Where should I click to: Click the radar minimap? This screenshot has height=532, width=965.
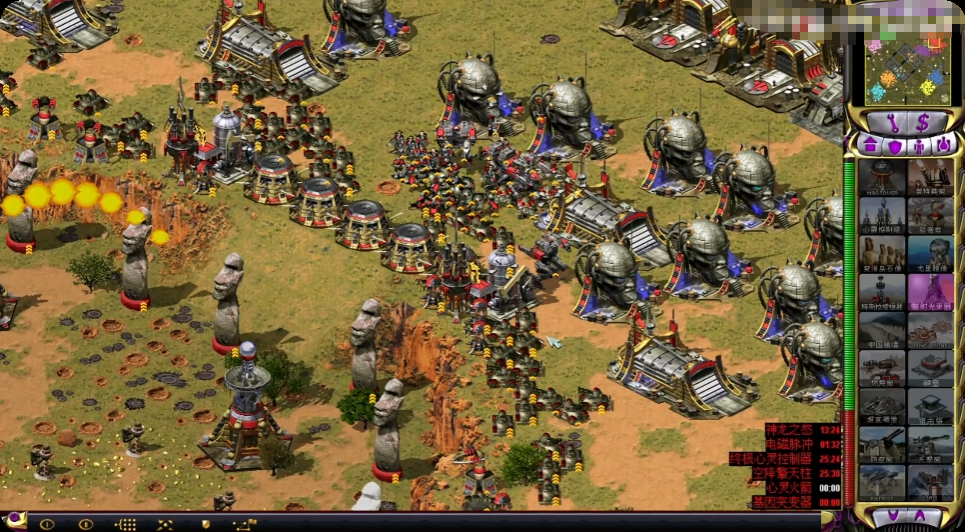[x=908, y=70]
